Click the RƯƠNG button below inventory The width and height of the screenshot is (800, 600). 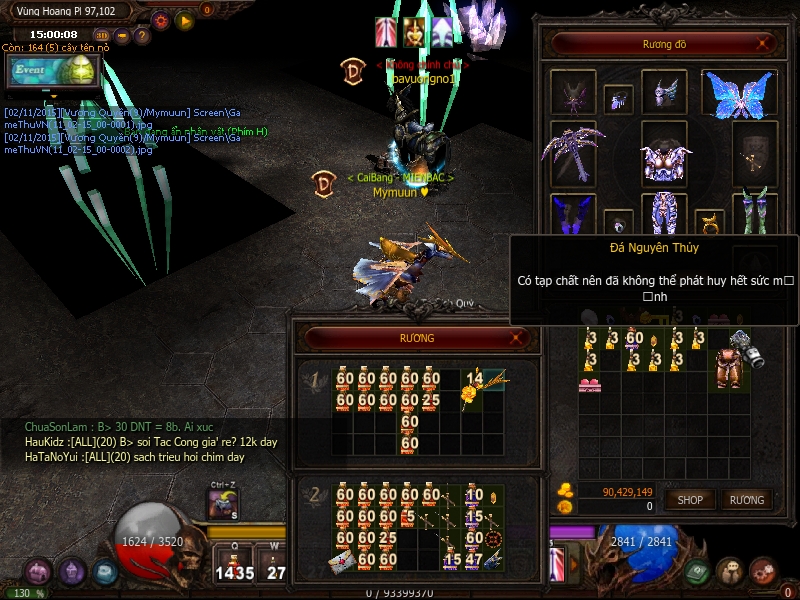[746, 499]
